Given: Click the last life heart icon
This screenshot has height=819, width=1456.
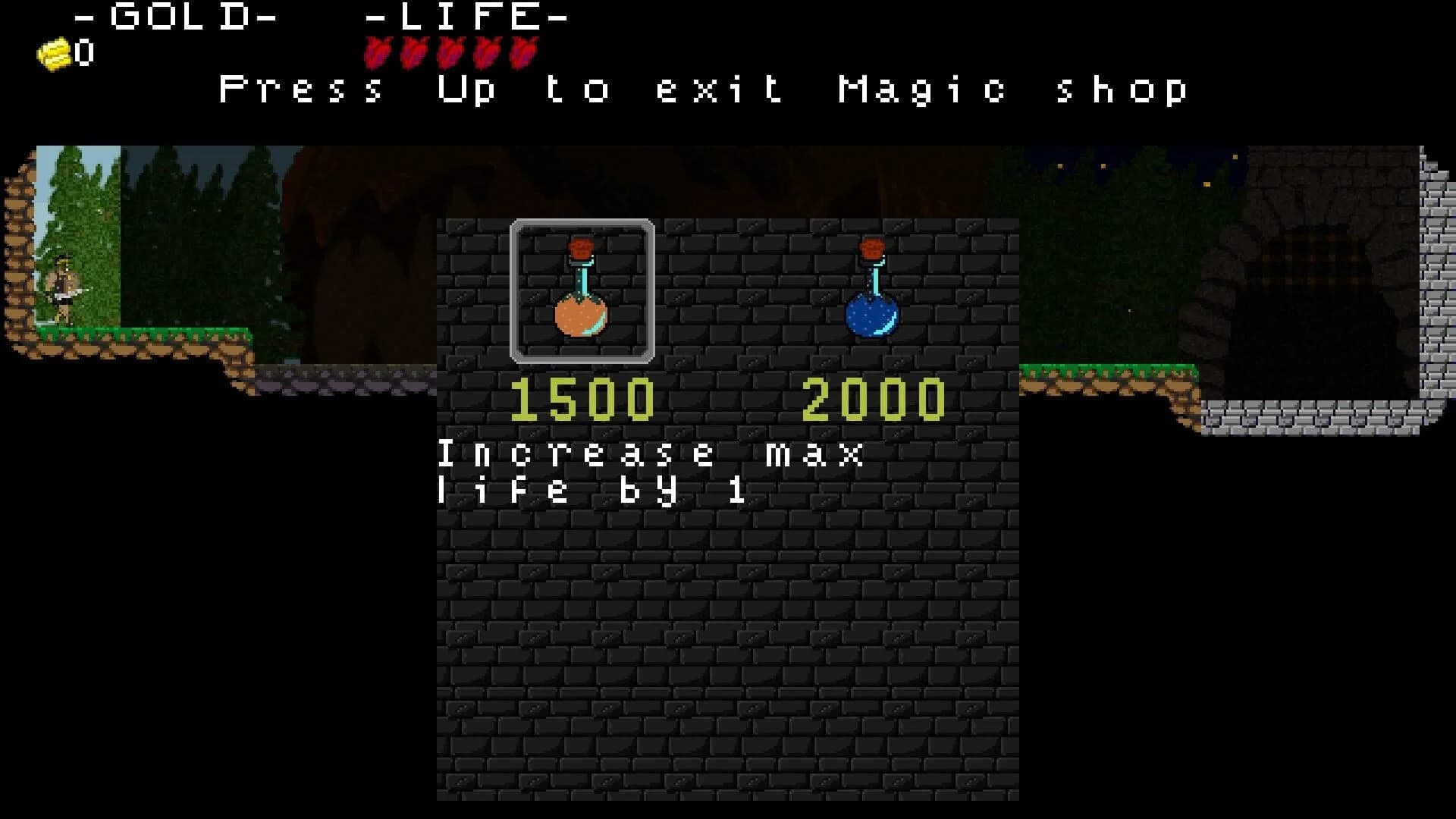Looking at the screenshot, I should tap(522, 52).
